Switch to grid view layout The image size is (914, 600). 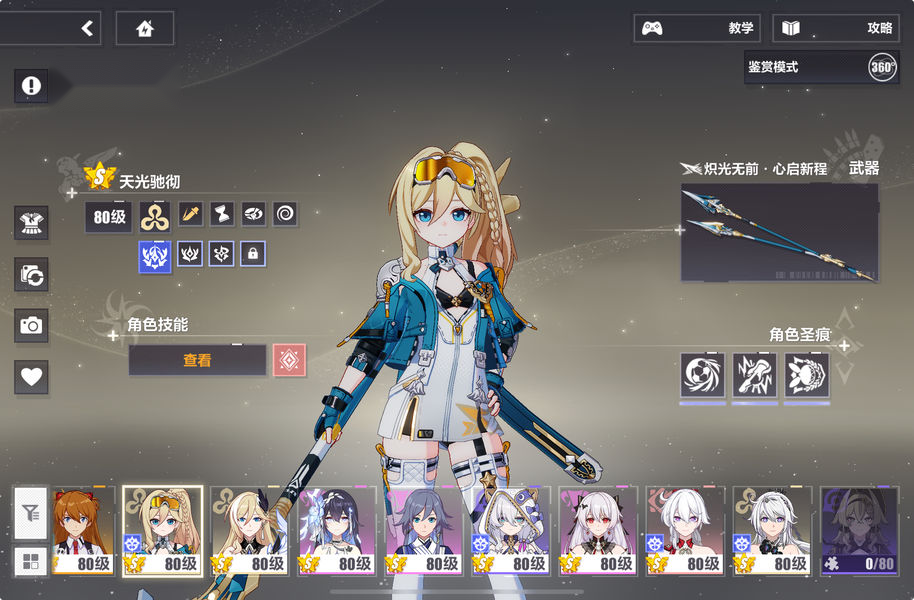point(31,561)
